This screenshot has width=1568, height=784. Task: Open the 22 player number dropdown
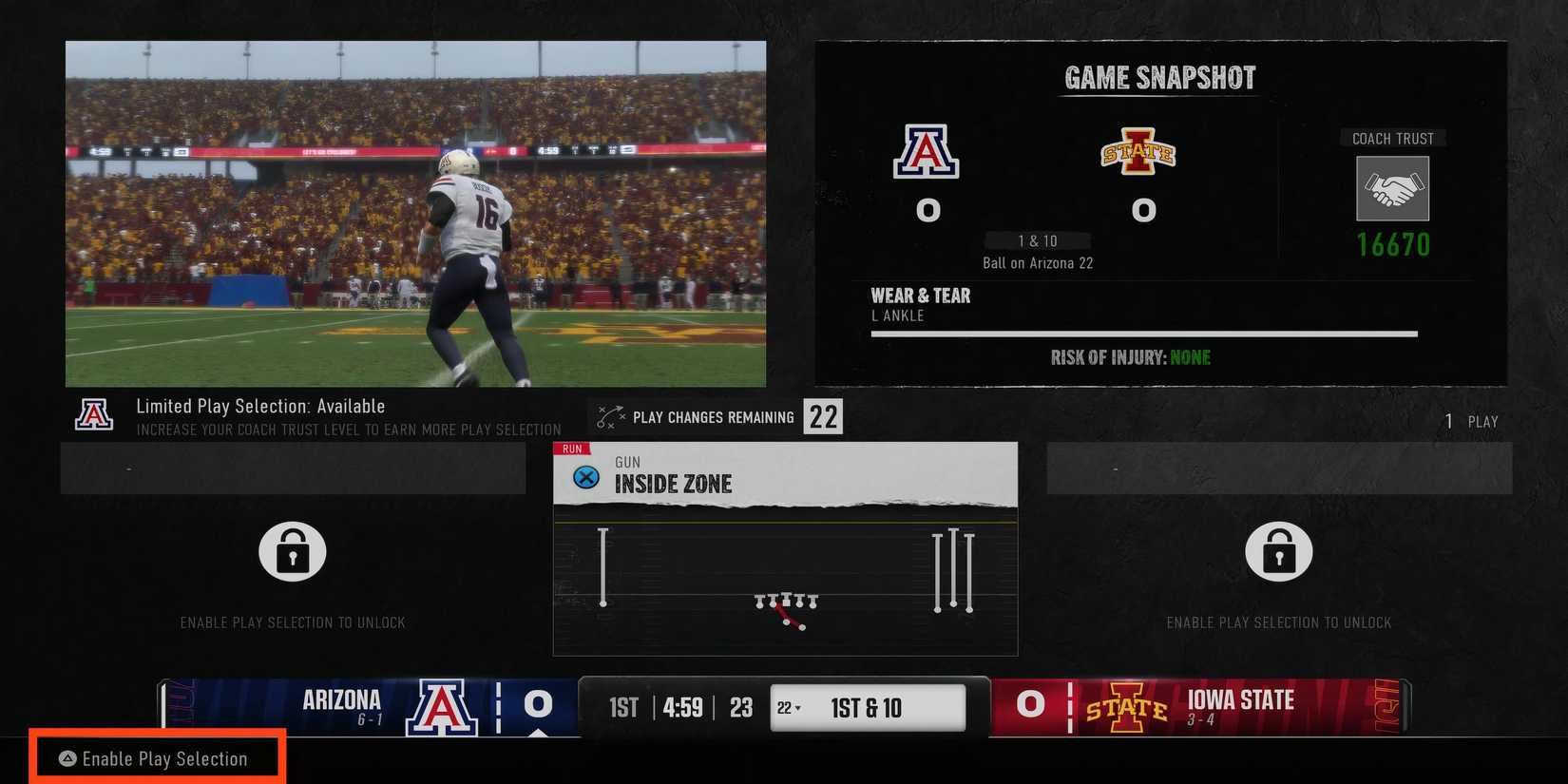(x=788, y=707)
